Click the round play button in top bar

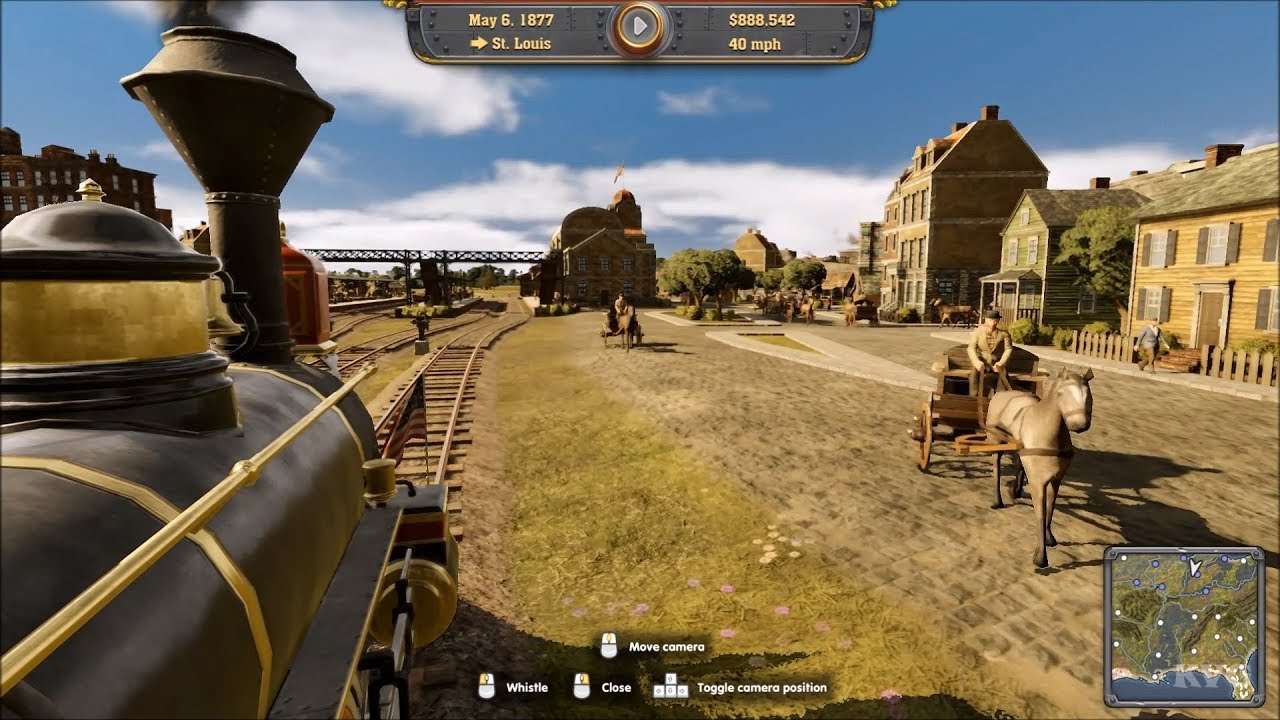click(x=640, y=29)
